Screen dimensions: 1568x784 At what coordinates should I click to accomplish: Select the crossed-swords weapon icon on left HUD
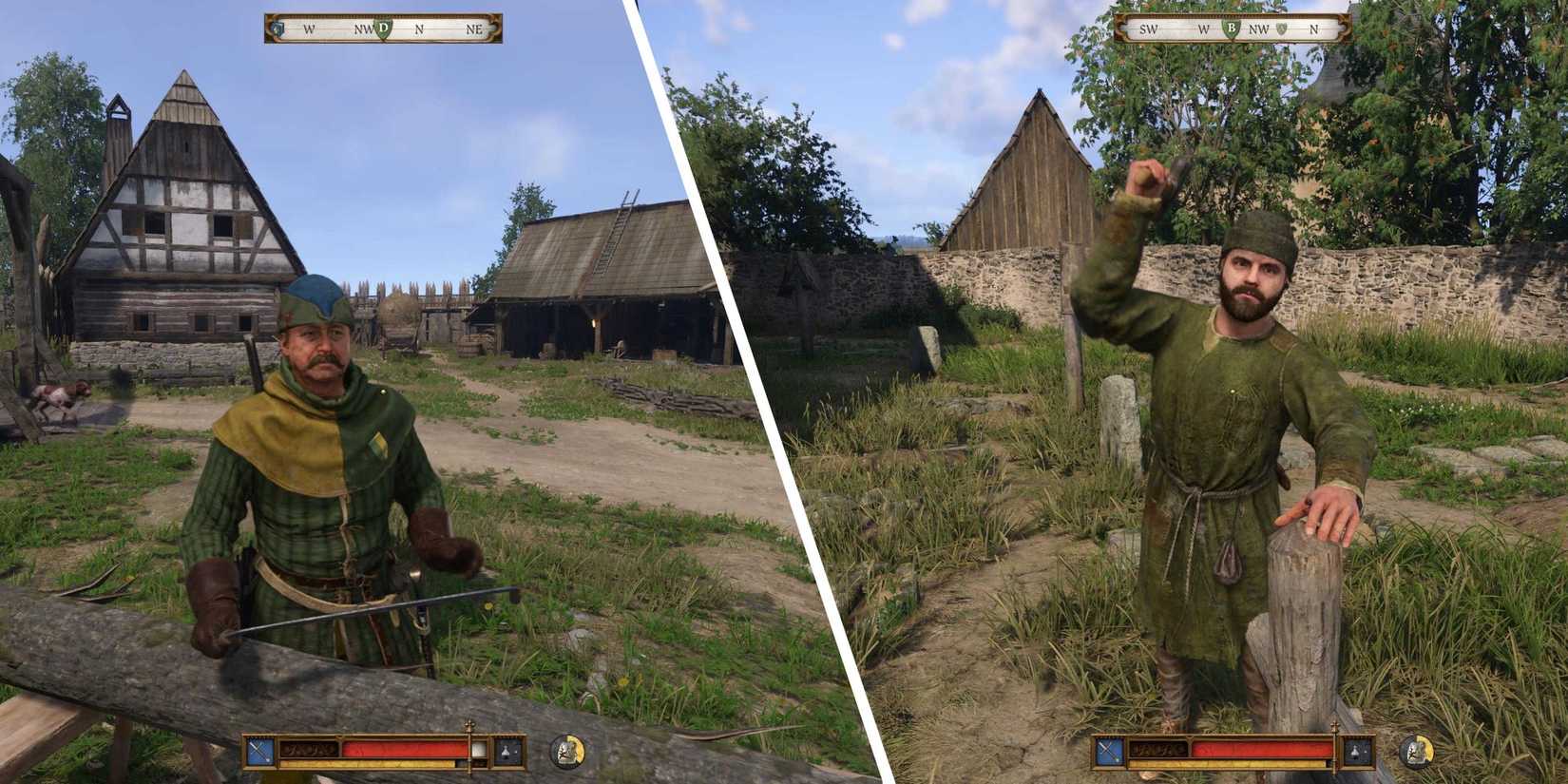point(260,750)
